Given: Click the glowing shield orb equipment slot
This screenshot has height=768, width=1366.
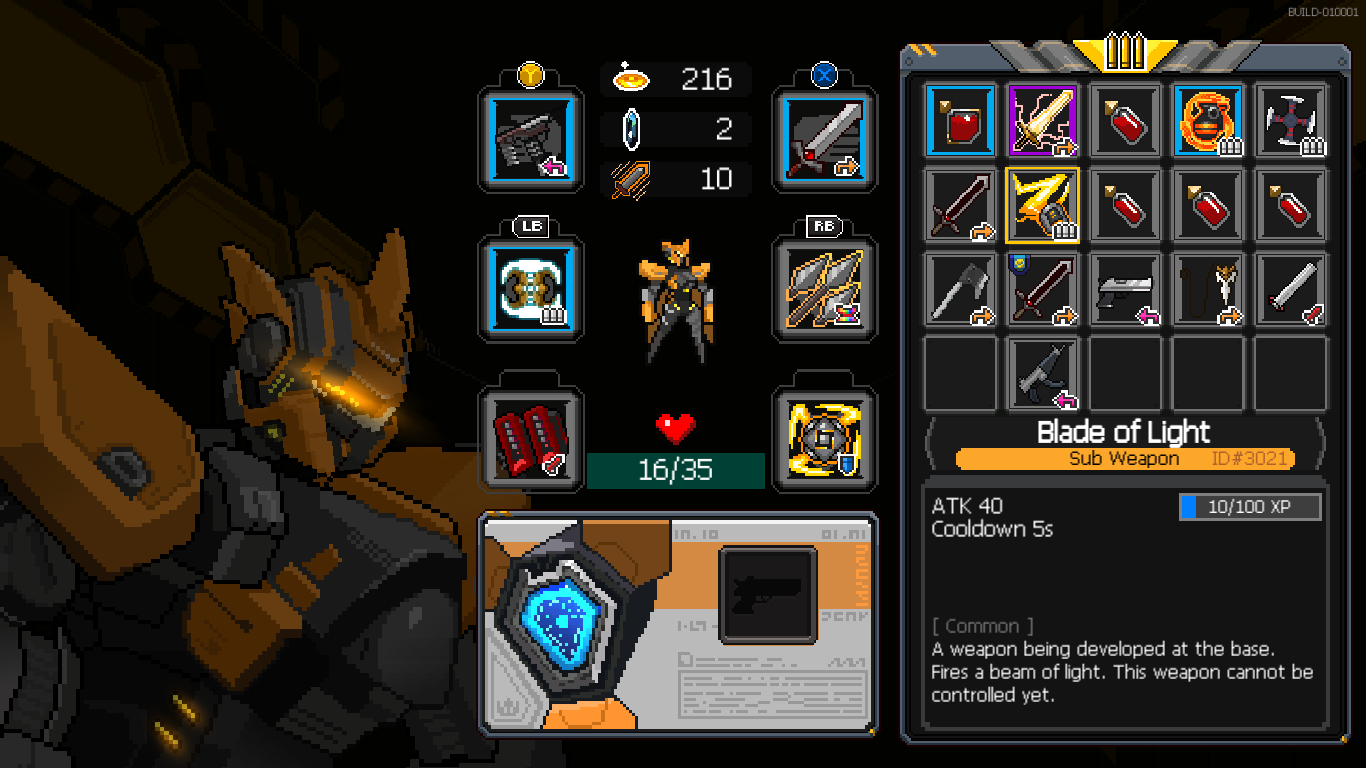Looking at the screenshot, I should click(824, 440).
